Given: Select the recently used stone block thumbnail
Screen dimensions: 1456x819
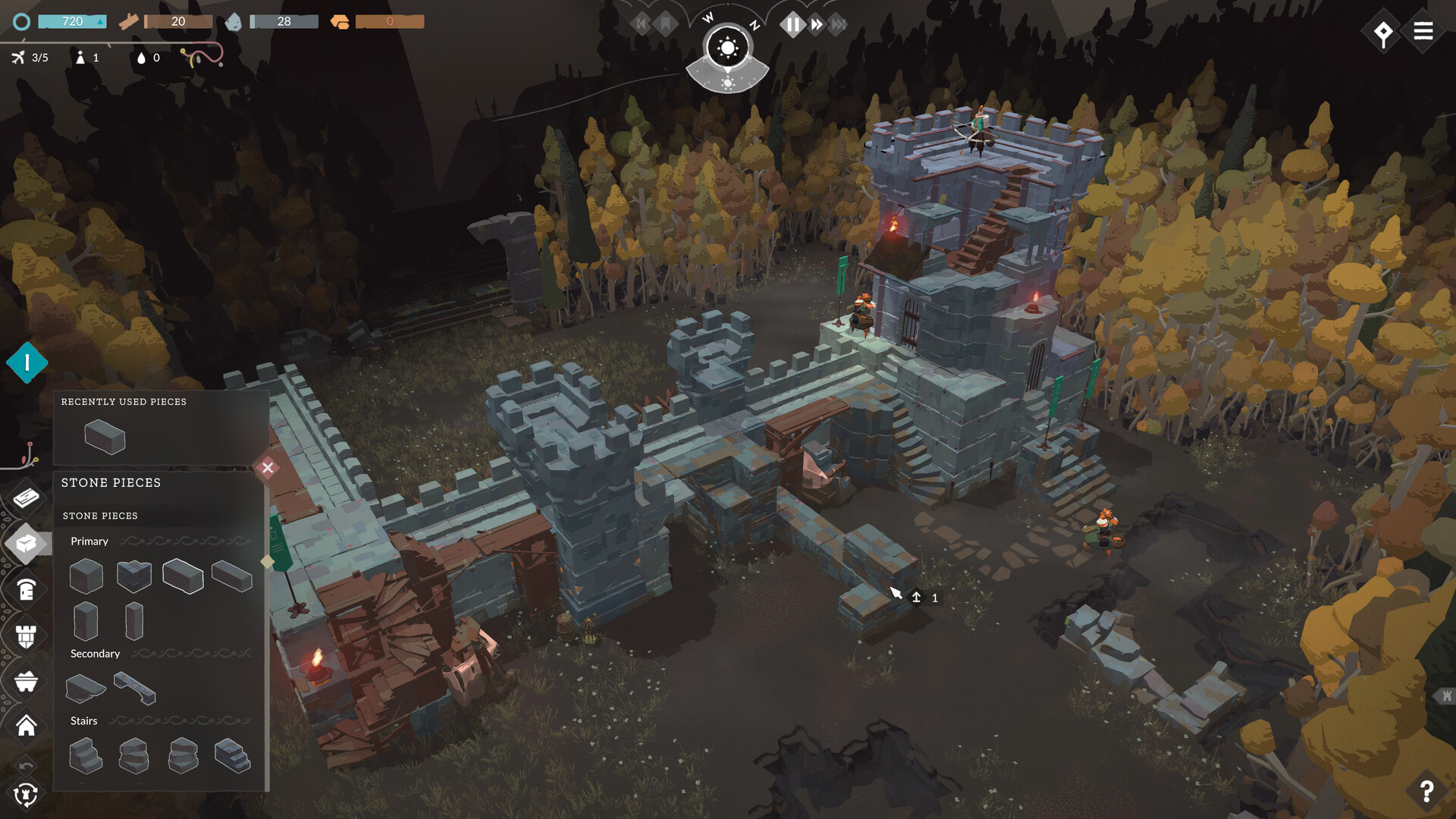Looking at the screenshot, I should tap(105, 436).
